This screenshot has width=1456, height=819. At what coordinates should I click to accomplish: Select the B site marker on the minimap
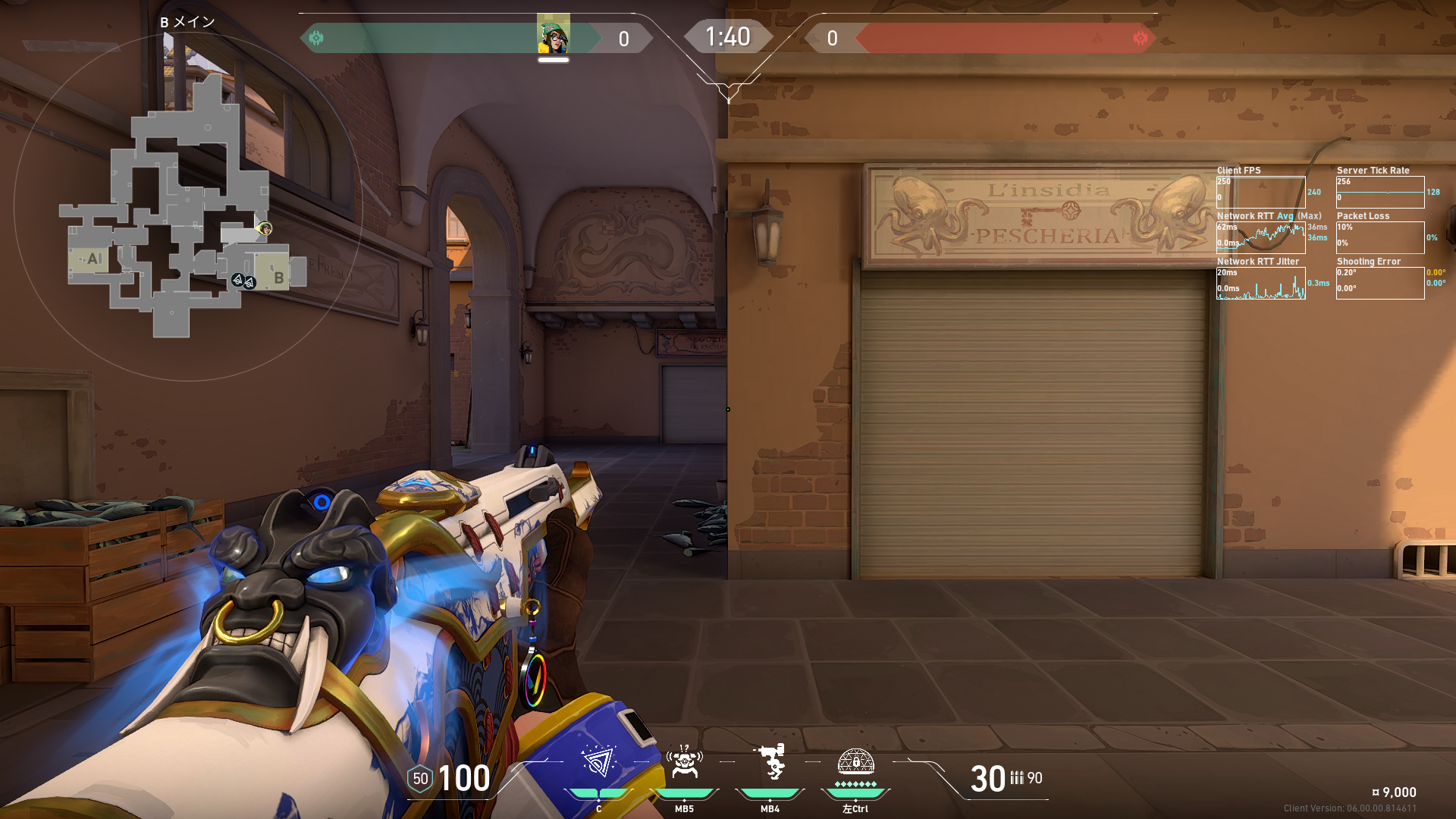pos(278,278)
